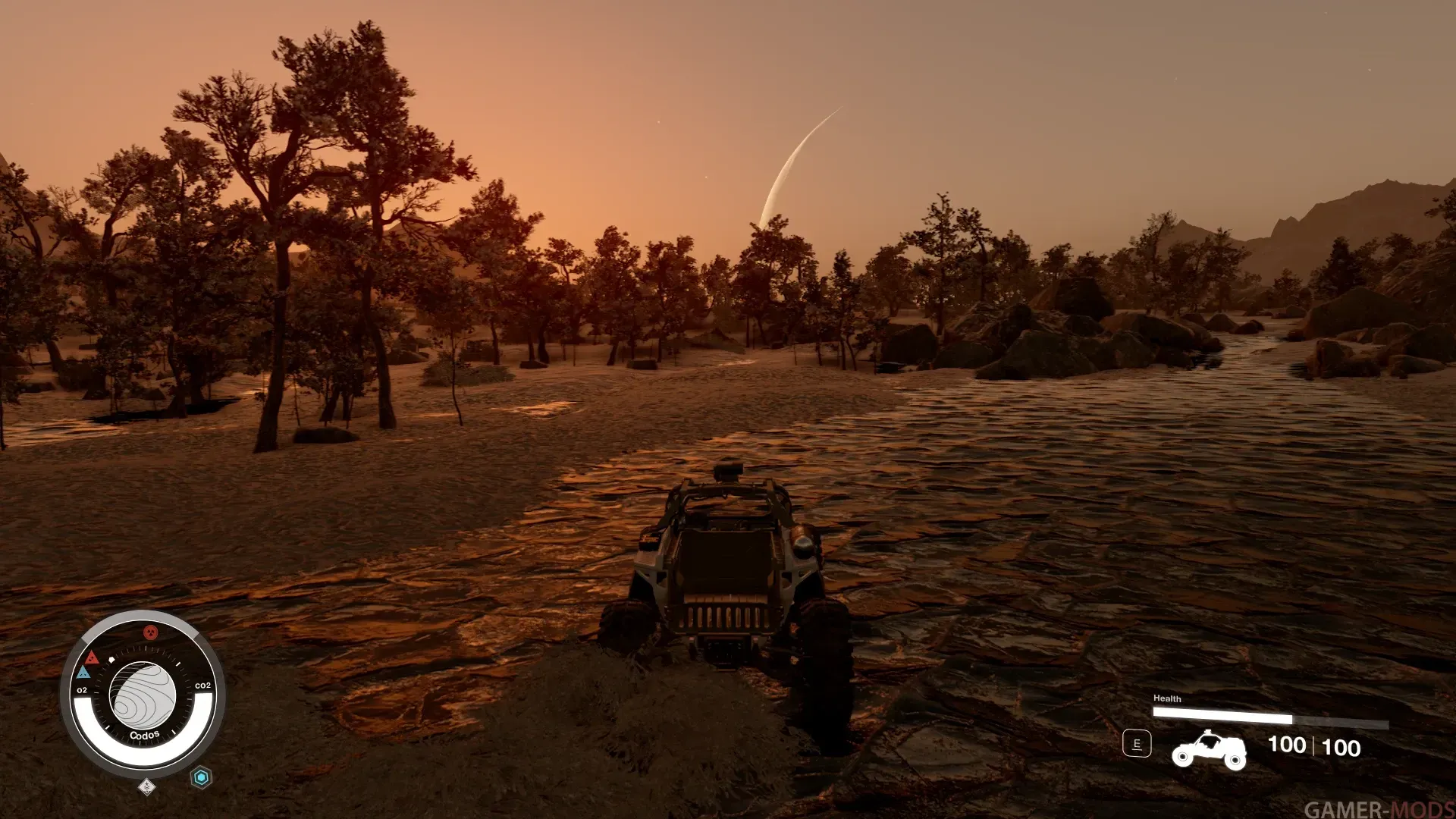Select the blue hexagon icon beside the compass

click(x=201, y=777)
